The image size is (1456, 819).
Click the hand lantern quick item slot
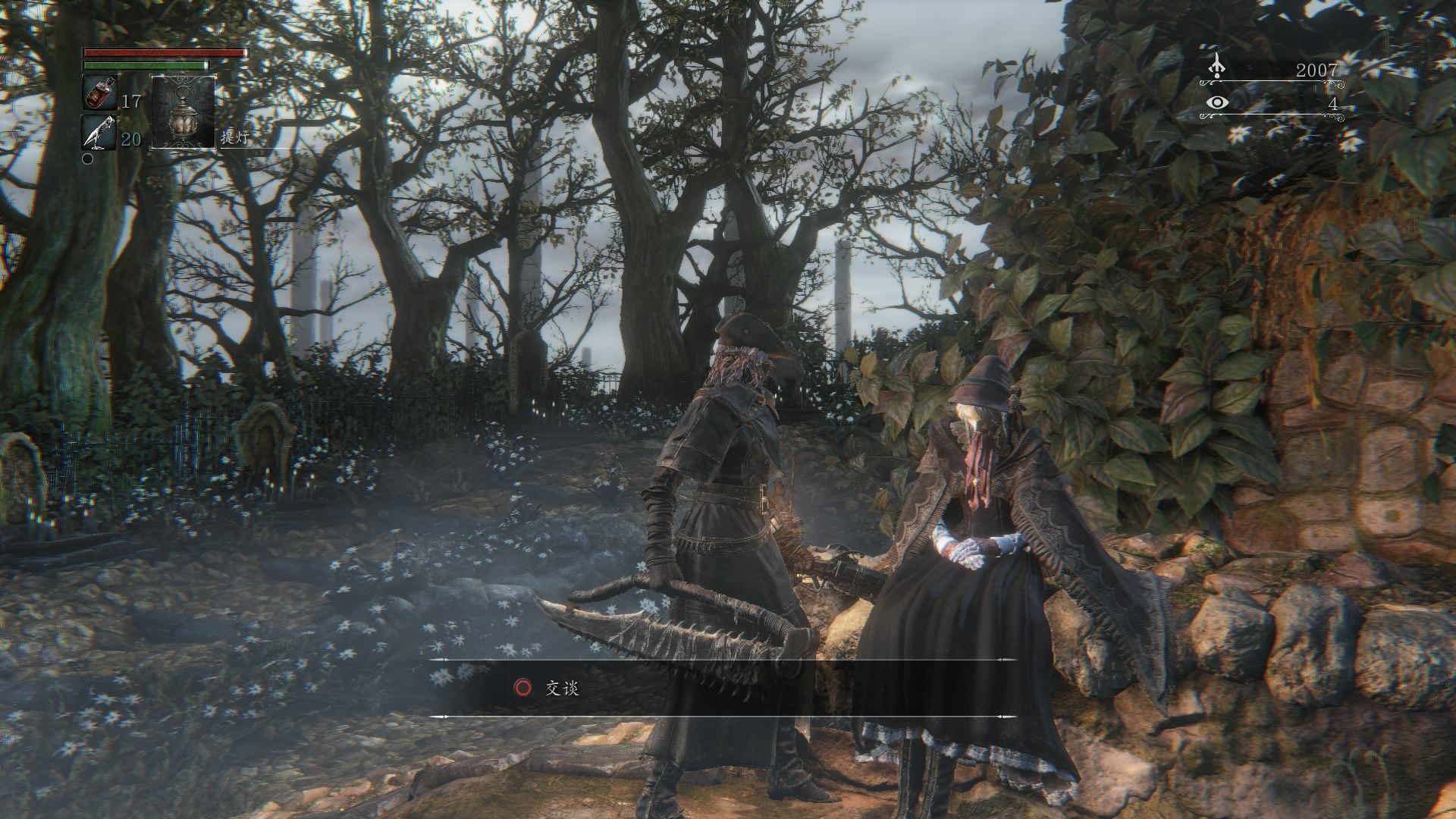point(183,111)
